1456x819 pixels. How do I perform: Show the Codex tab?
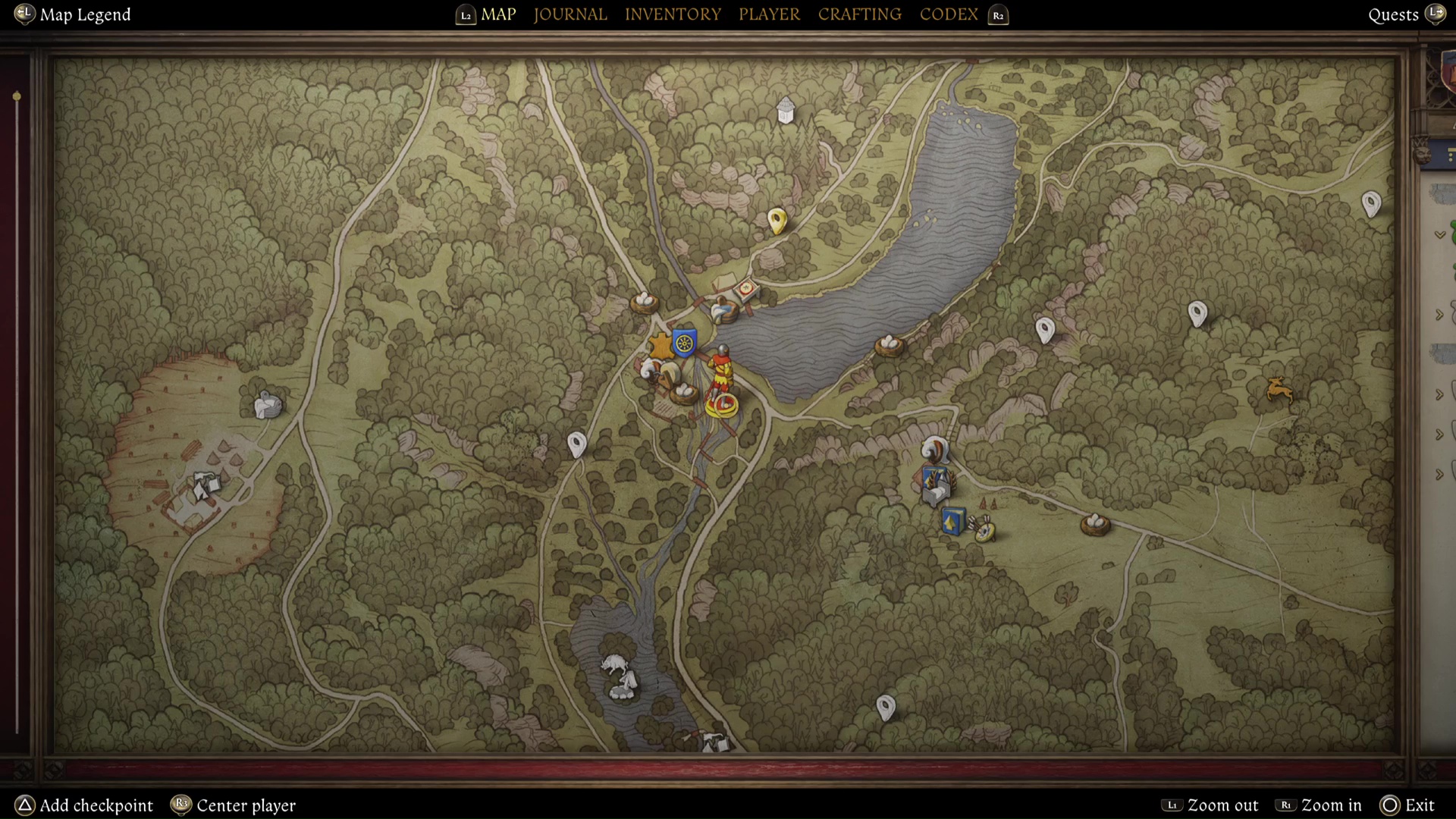(948, 14)
